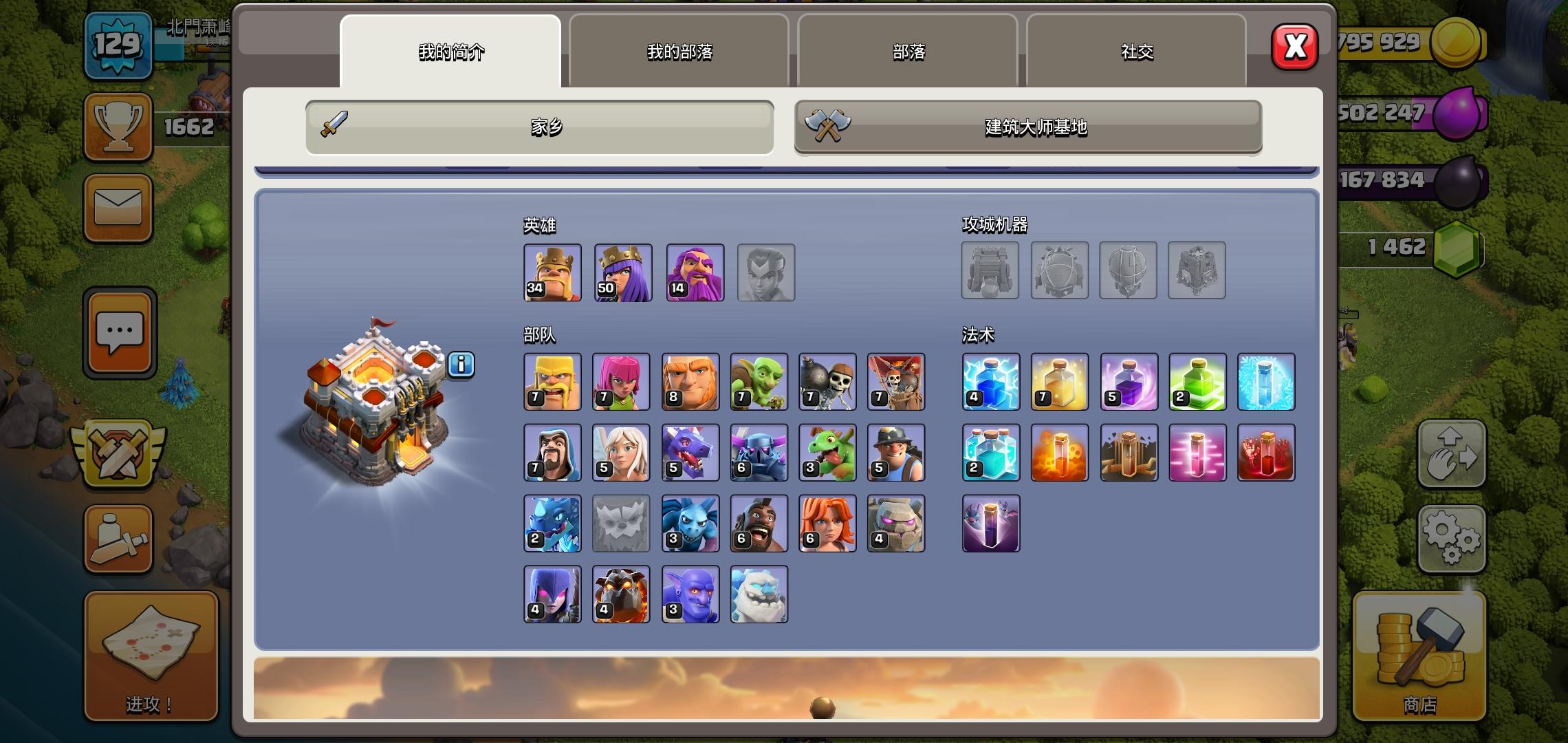Select the level 14 Grand Warden icon
Viewport: 1568px width, 743px height.
tap(695, 272)
